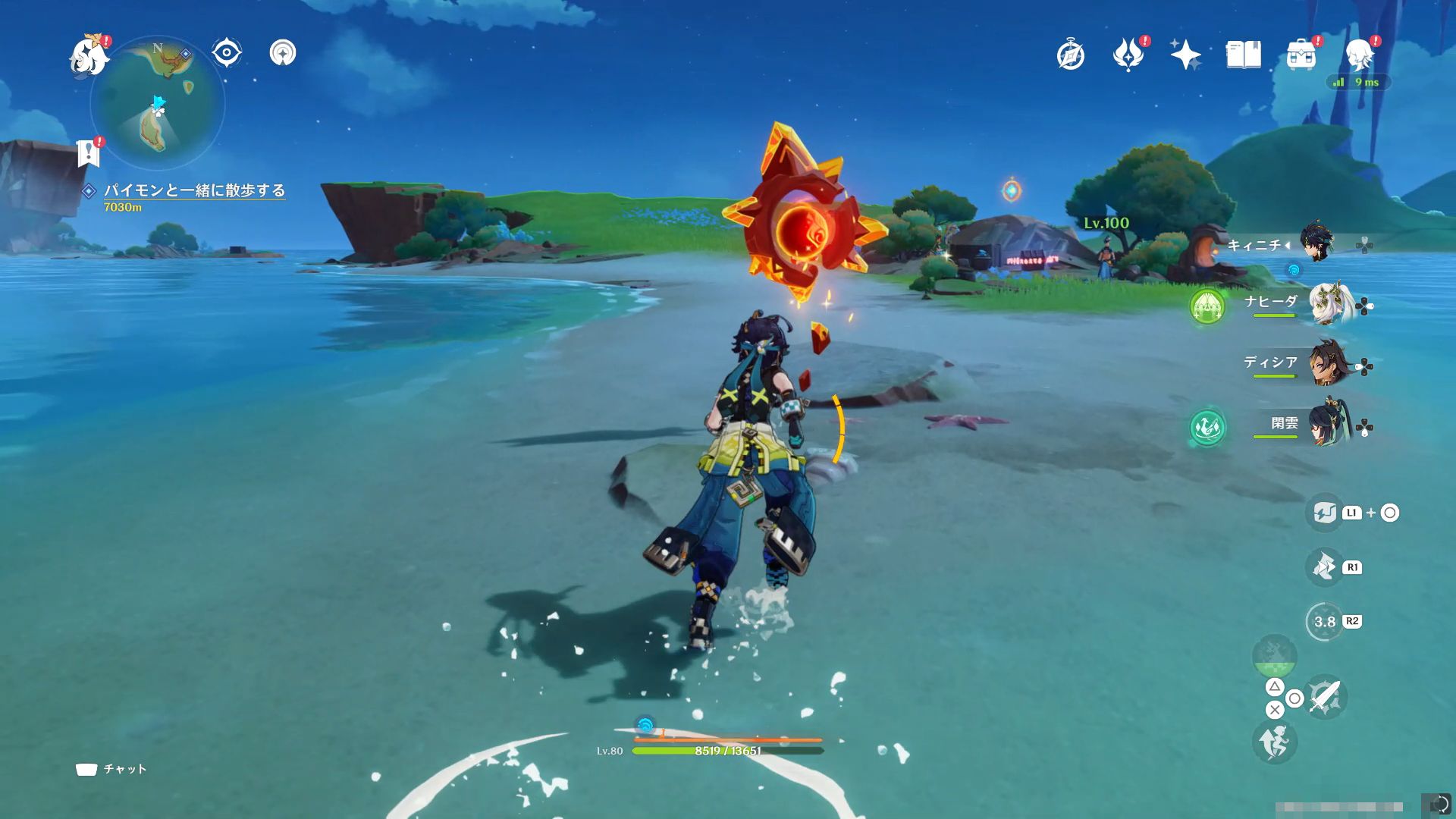The width and height of the screenshot is (1456, 819).
Task: Open the events flame icon
Action: pos(1128,55)
